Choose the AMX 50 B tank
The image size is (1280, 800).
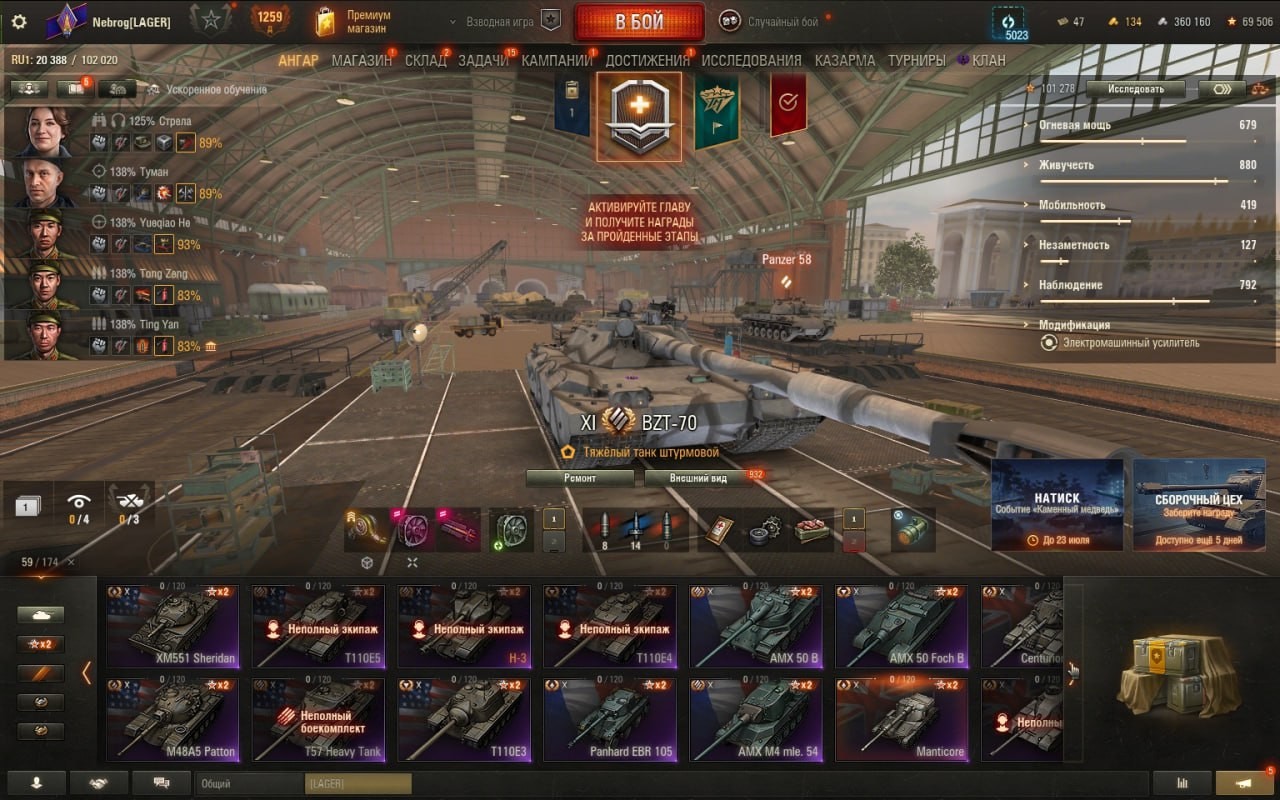(x=756, y=626)
